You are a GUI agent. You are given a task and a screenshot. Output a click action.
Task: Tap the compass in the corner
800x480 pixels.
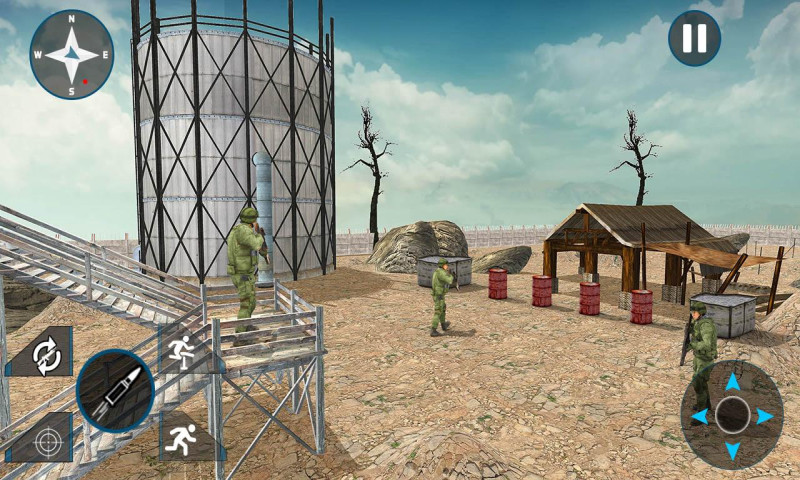pos(71,54)
